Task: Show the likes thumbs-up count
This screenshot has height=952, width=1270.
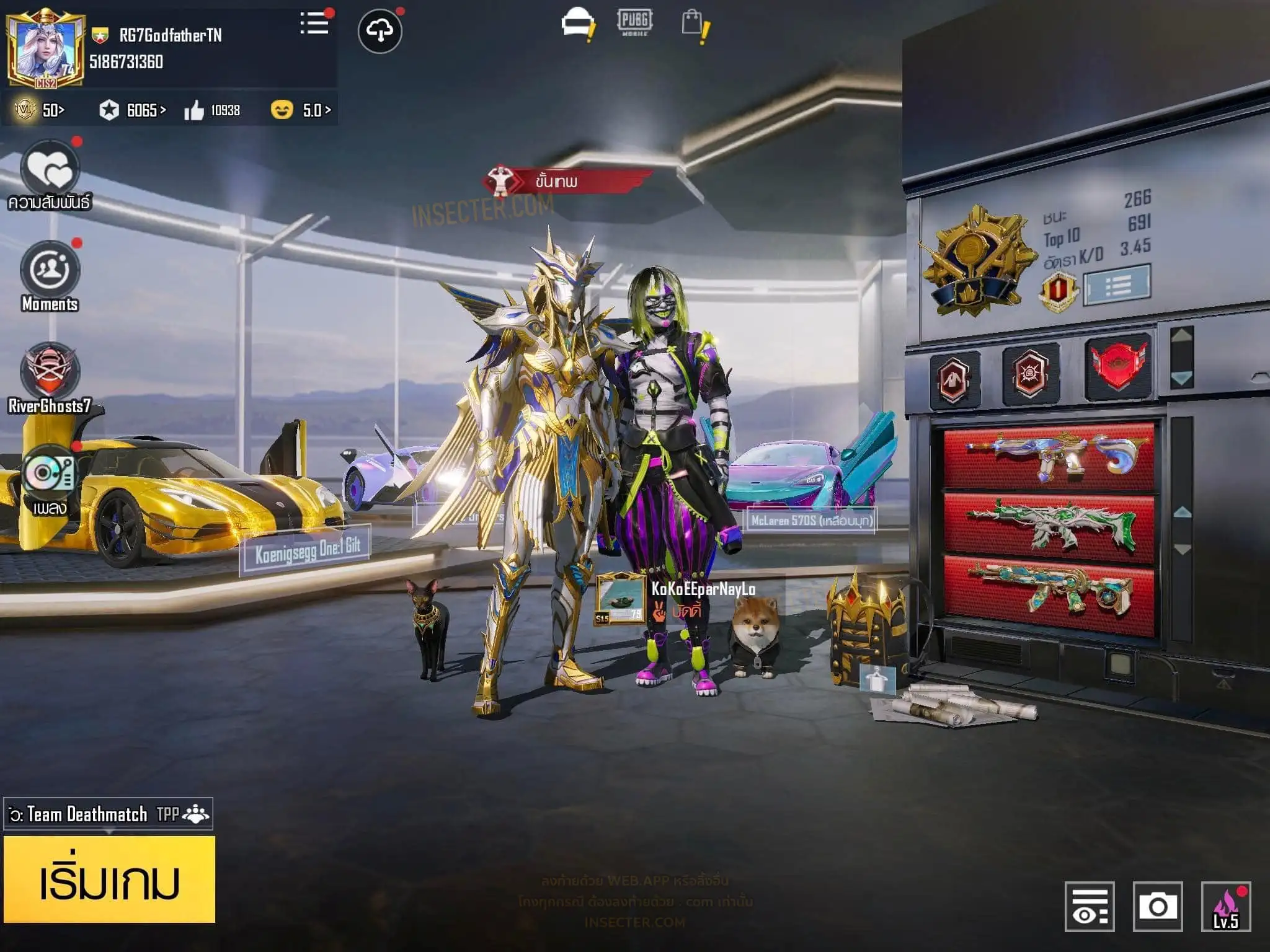Action: (x=212, y=110)
